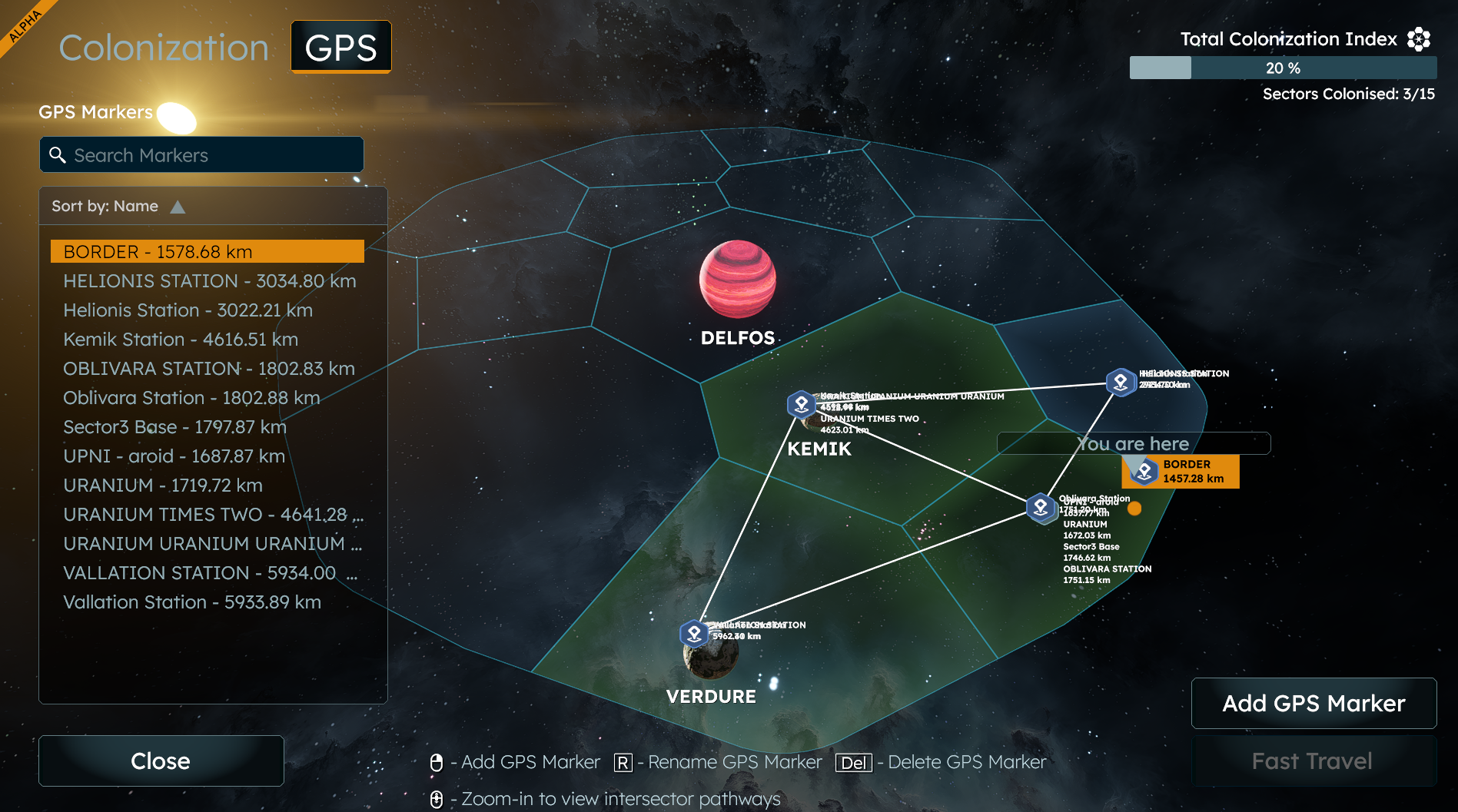Select Oblivara Station 1802.88 km entry
Viewport: 1458px width, 812px height.
[191, 398]
